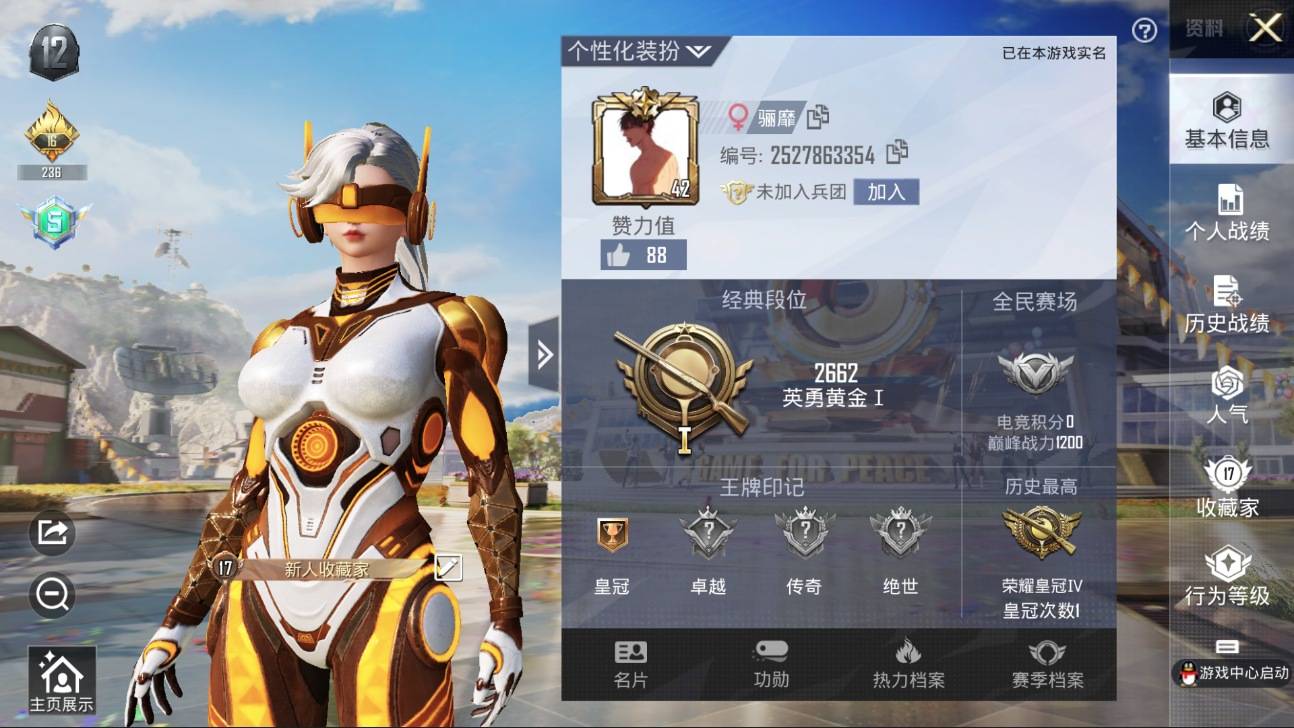Viewport: 1294px width, 728px height.
Task: Collapse the info panel with the arrow
Action: click(544, 354)
